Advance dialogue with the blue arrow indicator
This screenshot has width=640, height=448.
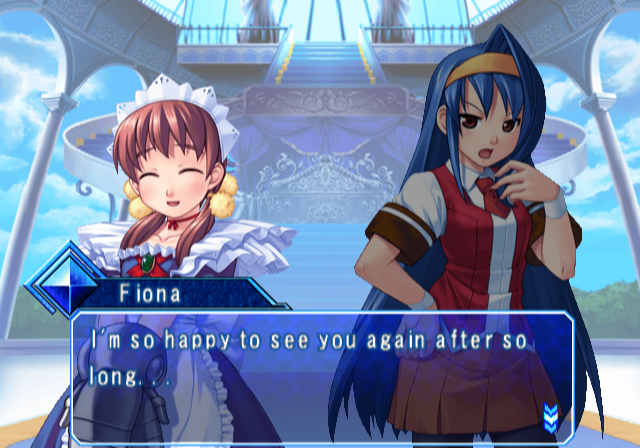click(549, 413)
